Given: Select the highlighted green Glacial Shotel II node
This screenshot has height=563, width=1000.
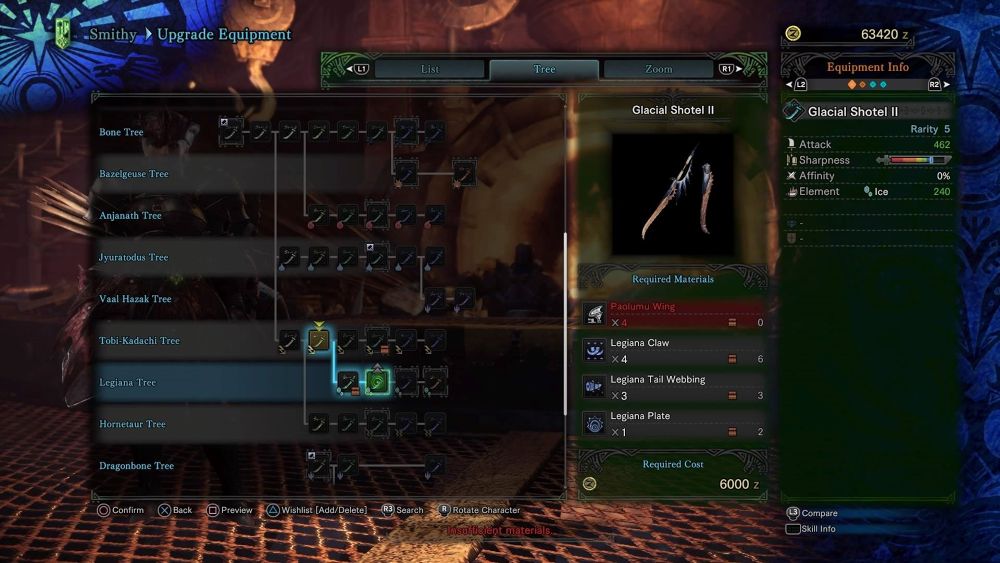Looking at the screenshot, I should pos(377,382).
